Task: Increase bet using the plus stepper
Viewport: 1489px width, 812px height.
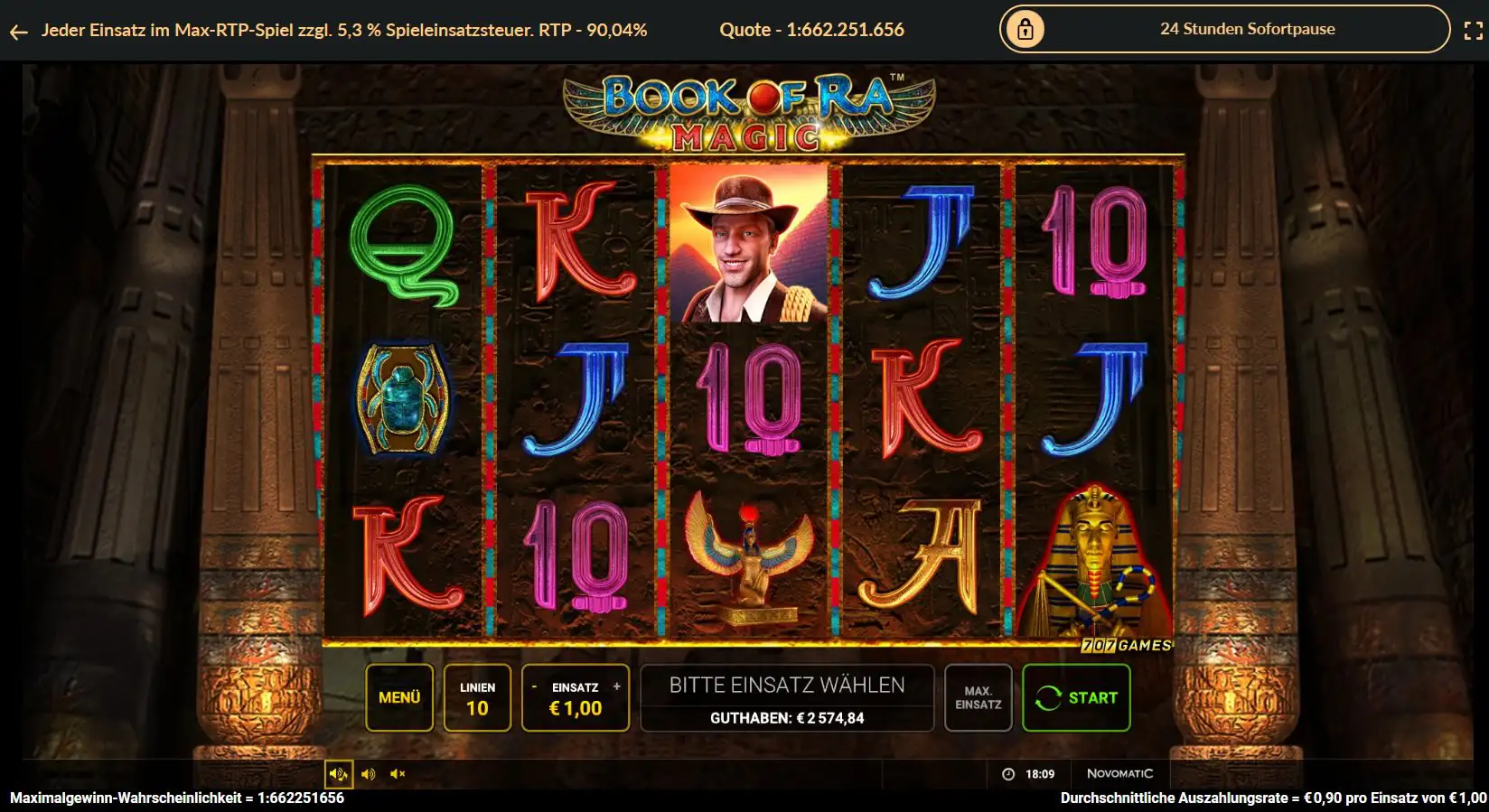Action: (618, 686)
